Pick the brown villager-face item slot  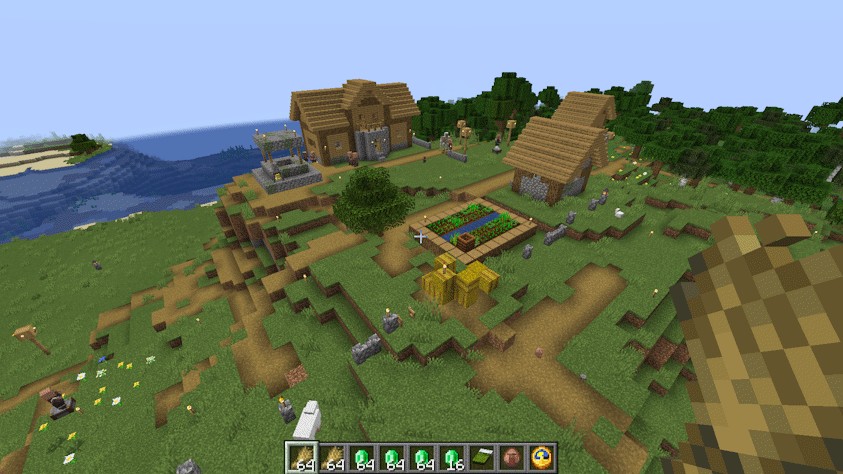click(512, 458)
